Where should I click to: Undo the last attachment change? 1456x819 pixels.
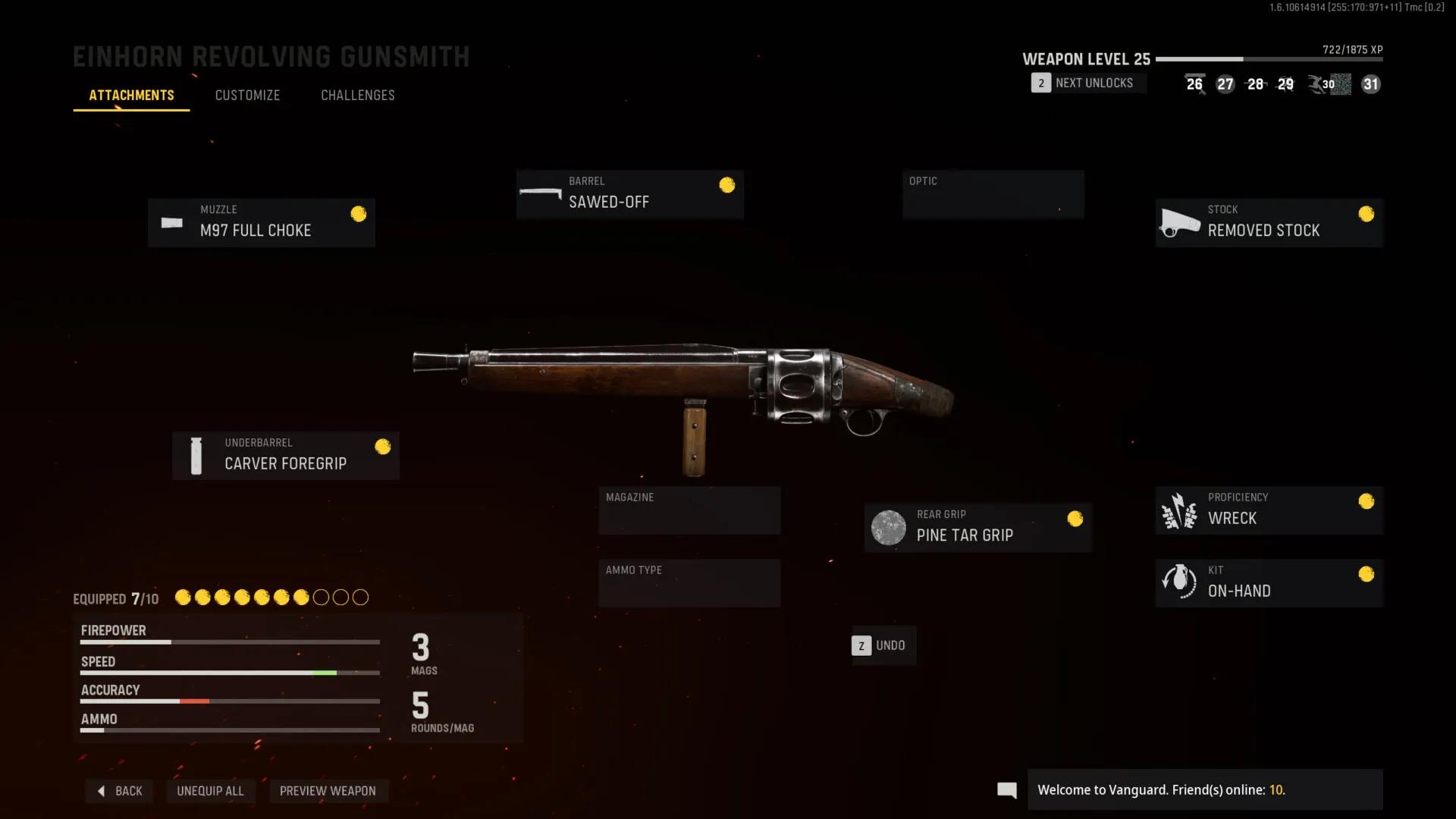(883, 645)
